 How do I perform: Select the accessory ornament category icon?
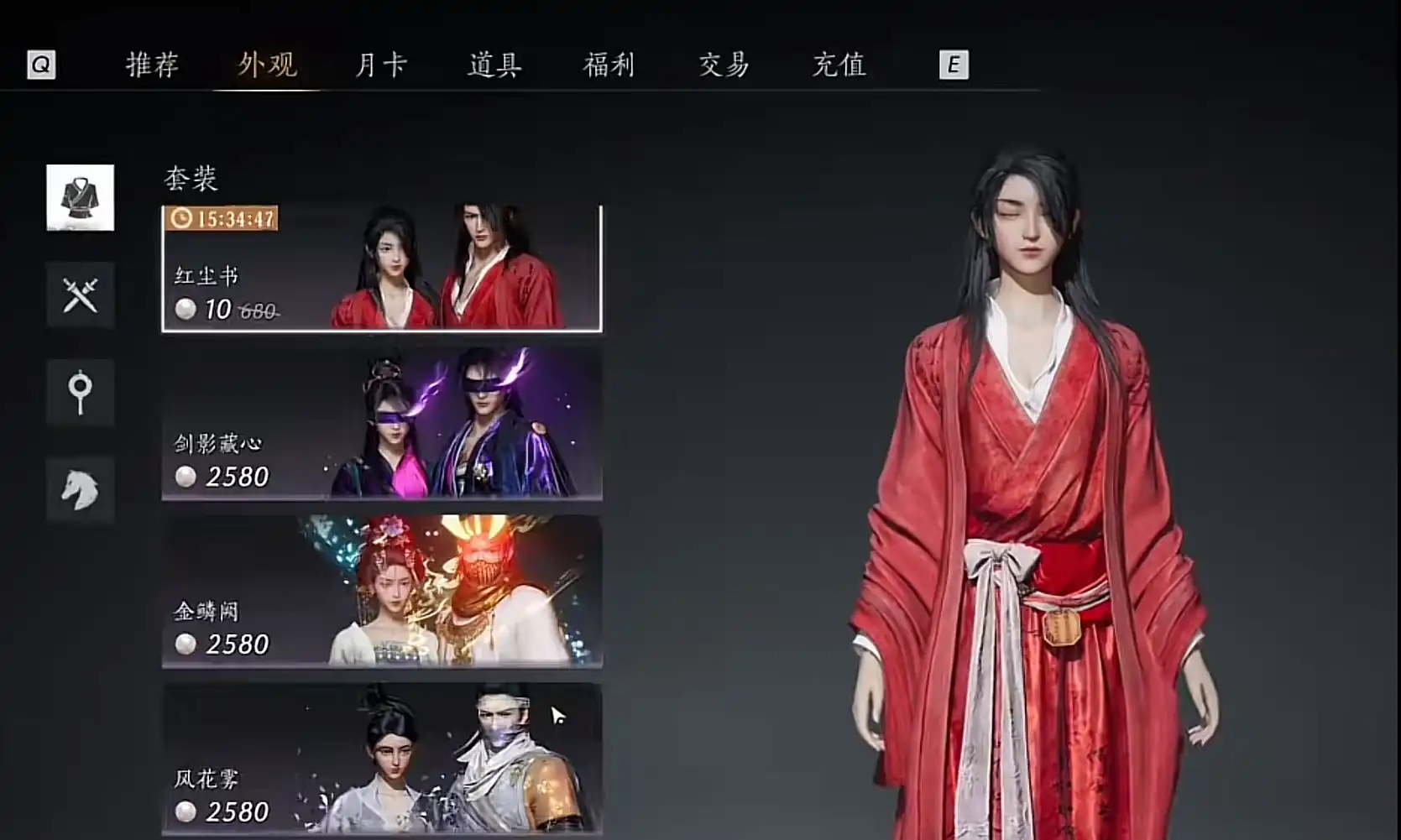[80, 392]
